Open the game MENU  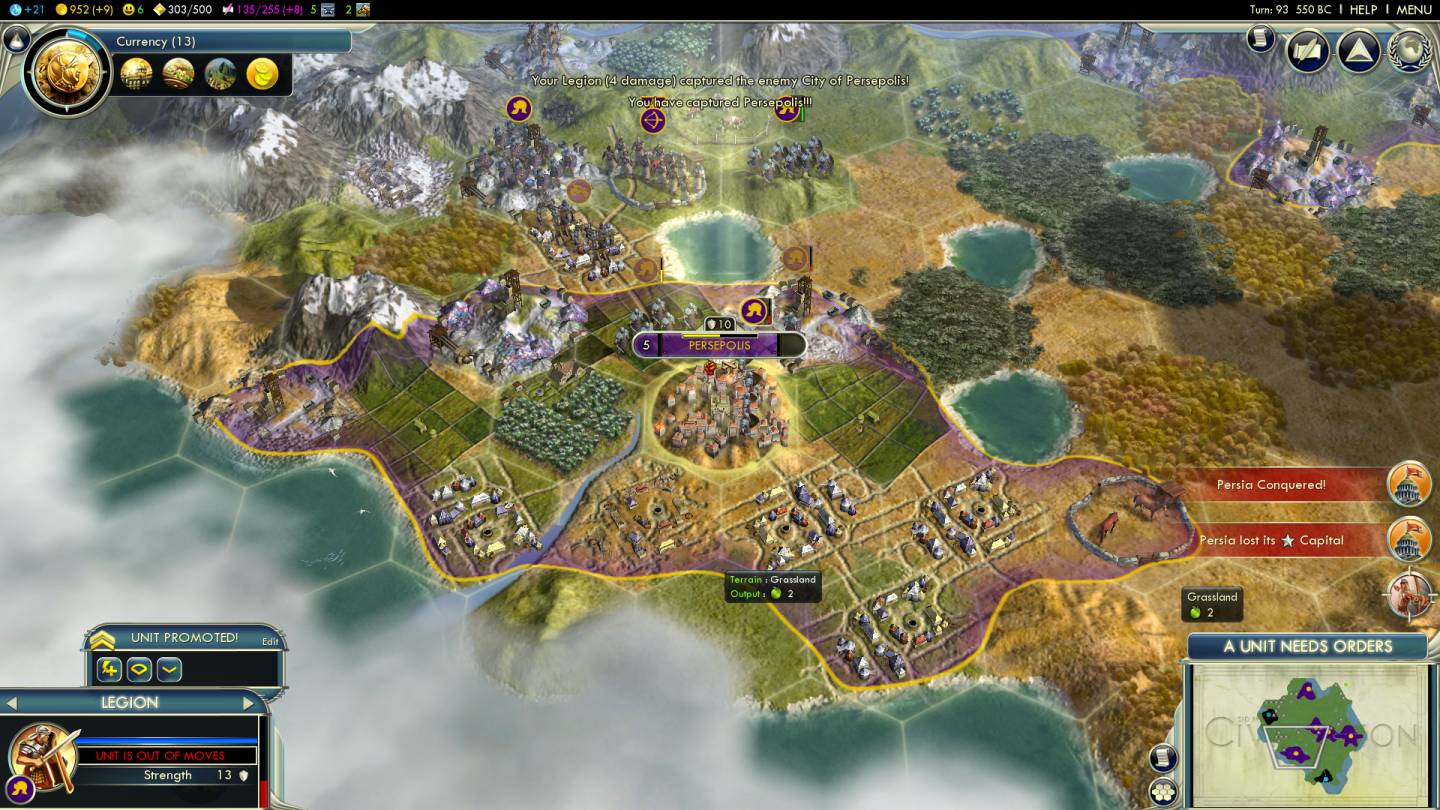[x=1413, y=9]
